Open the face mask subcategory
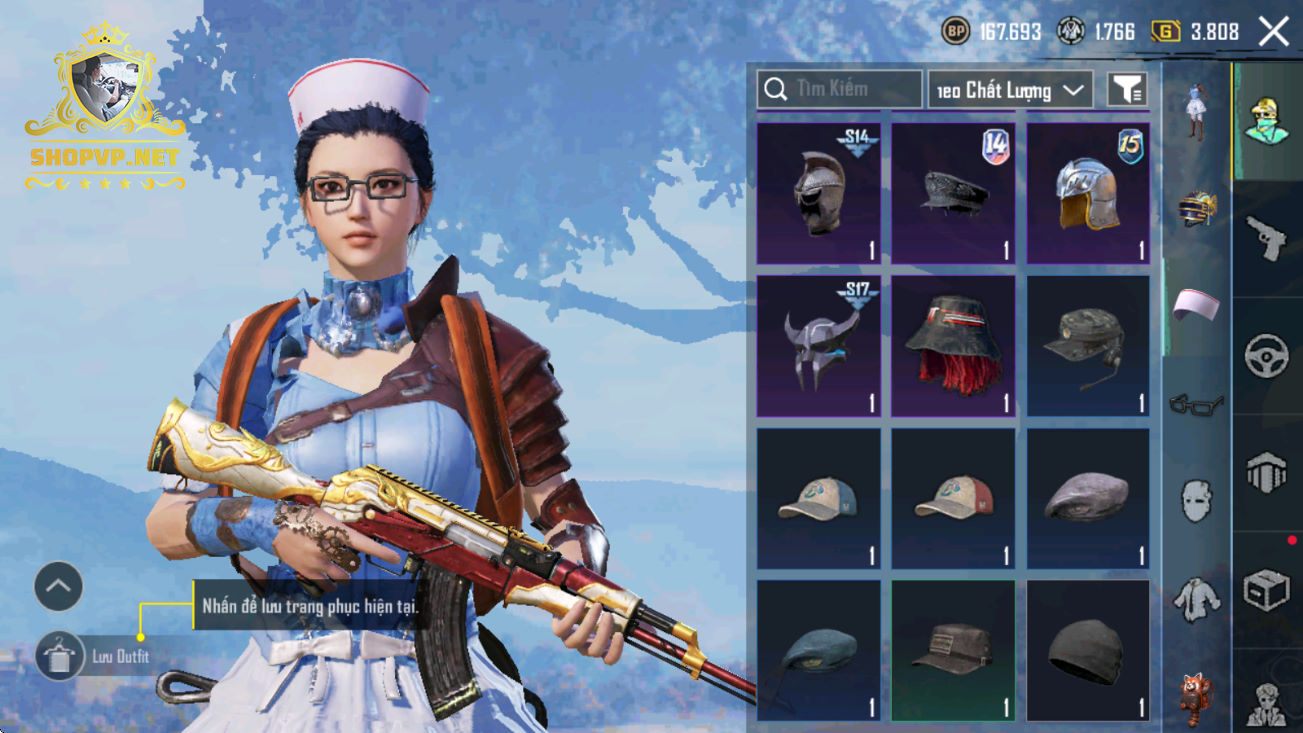Screen dimensions: 1303x733 tap(1196, 500)
